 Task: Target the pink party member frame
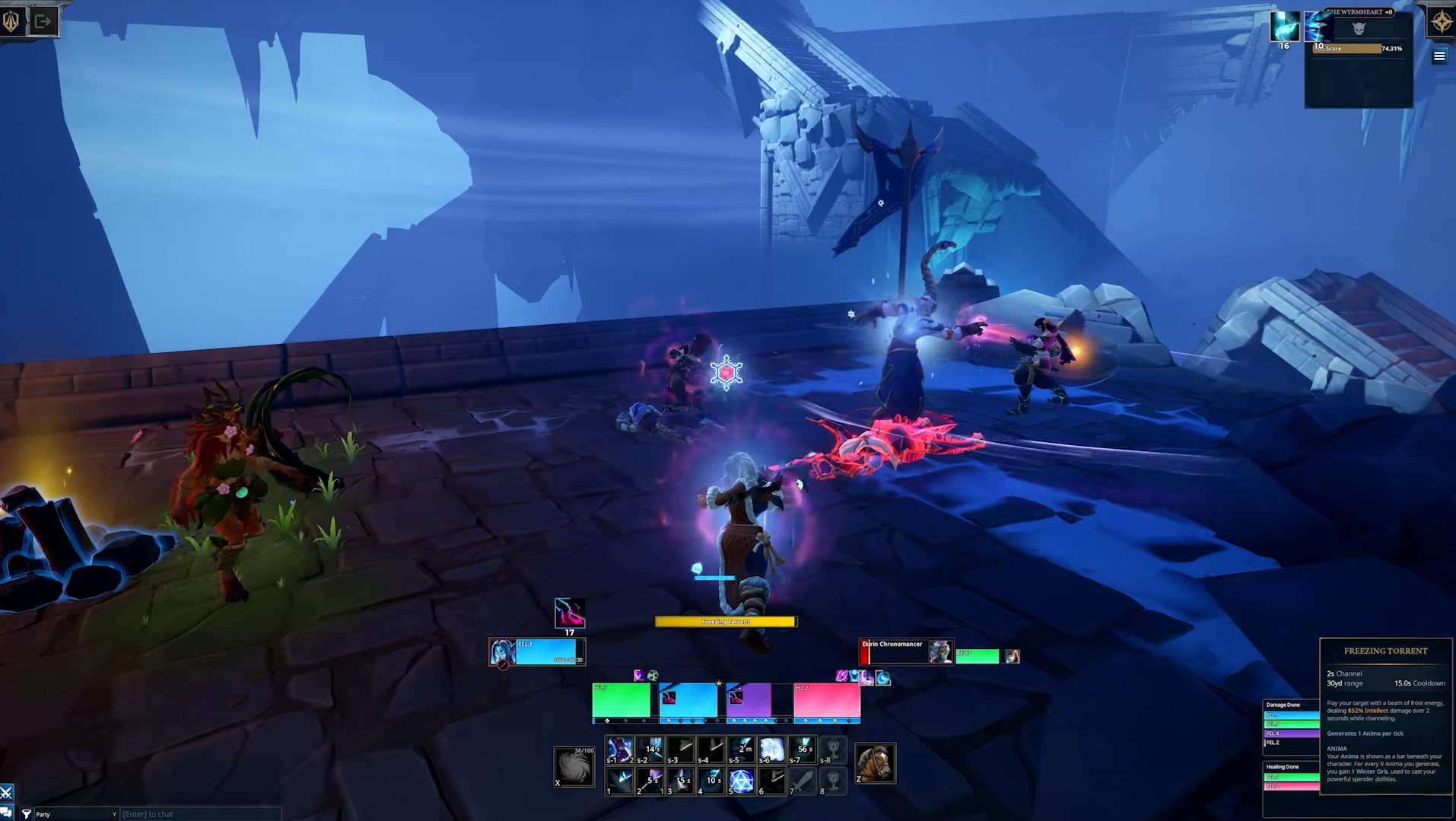pos(826,701)
